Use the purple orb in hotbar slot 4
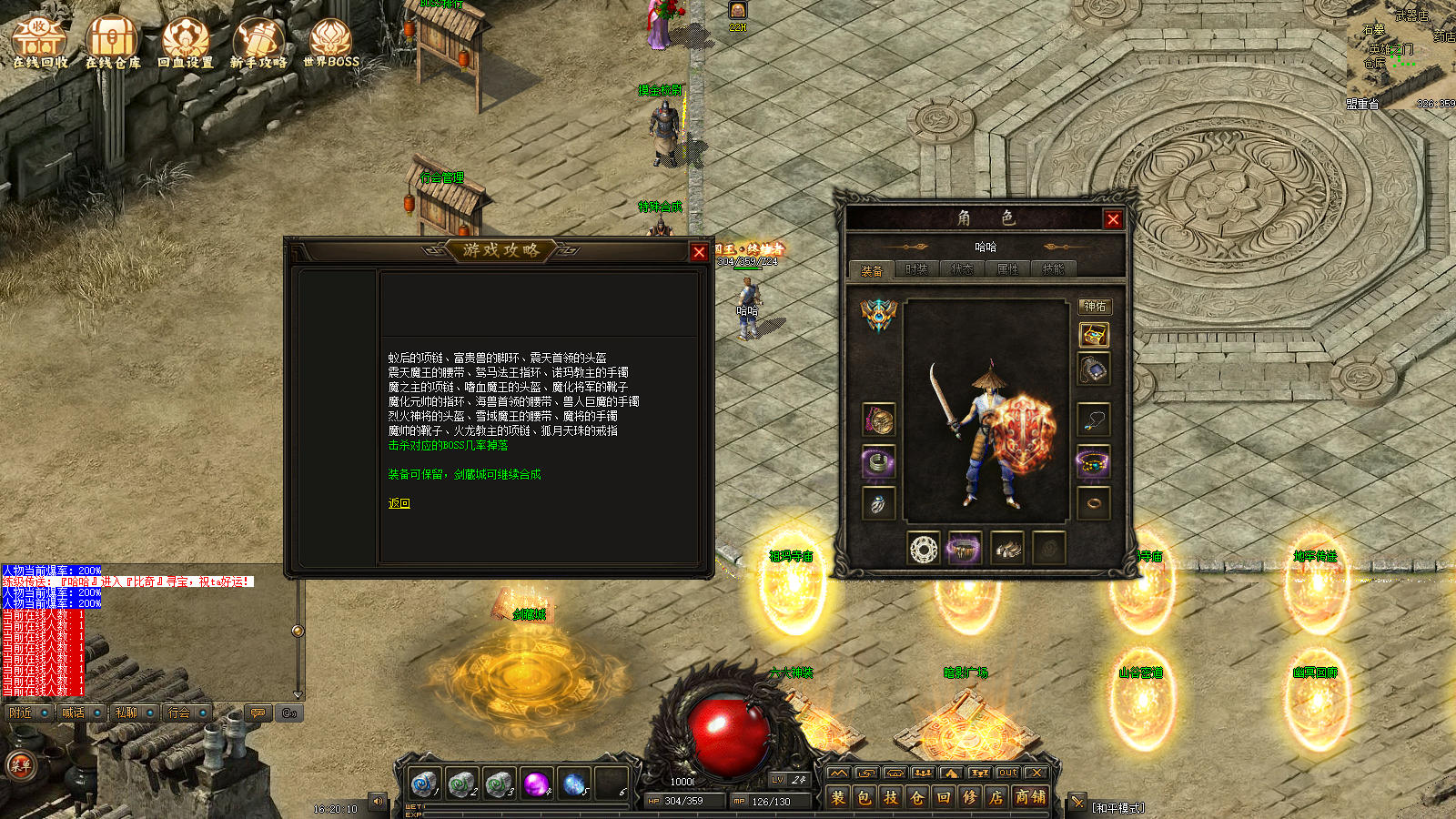Viewport: 1456px width, 819px height. [x=537, y=783]
